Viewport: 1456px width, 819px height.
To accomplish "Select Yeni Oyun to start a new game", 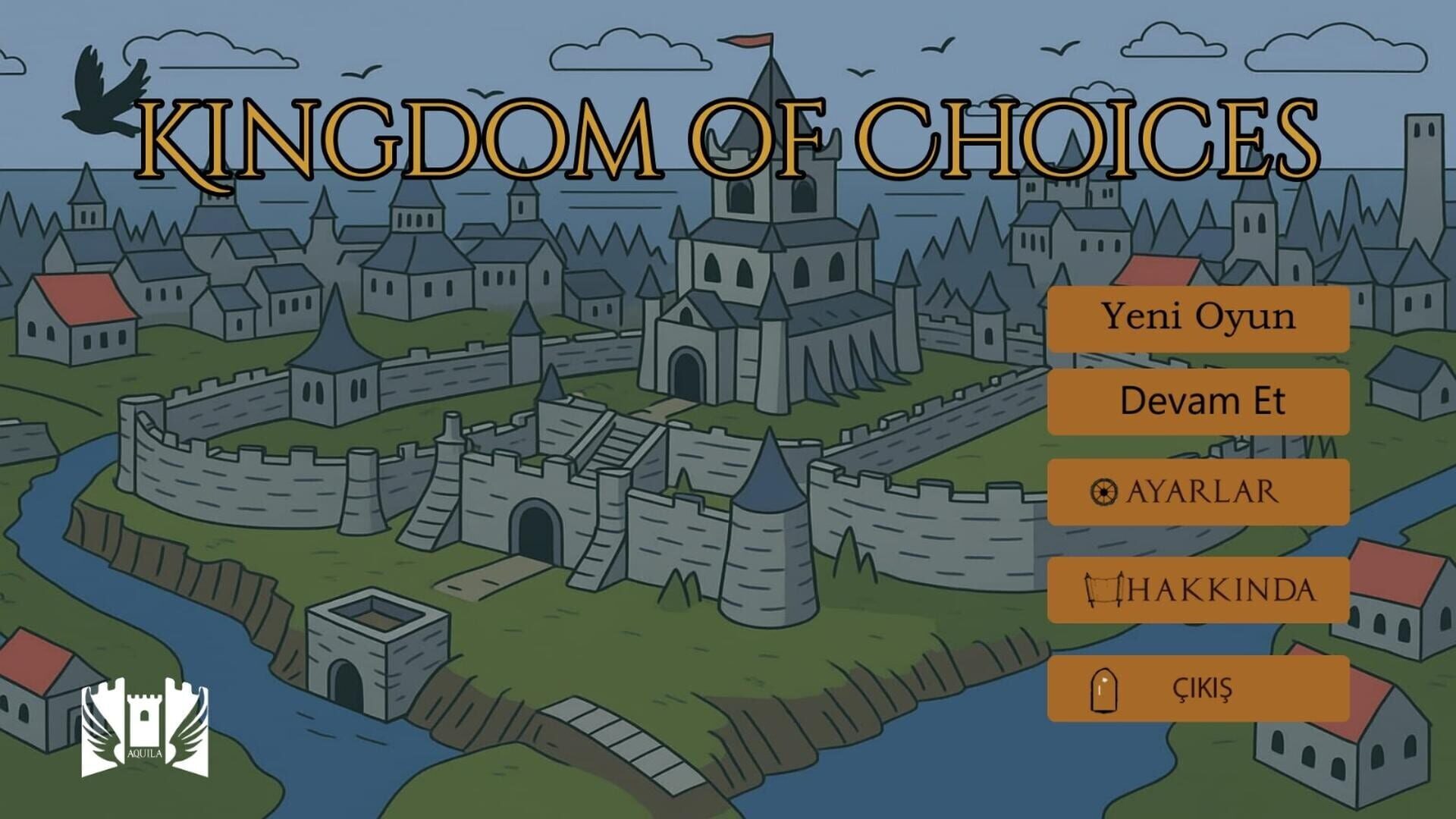I will tap(1198, 318).
